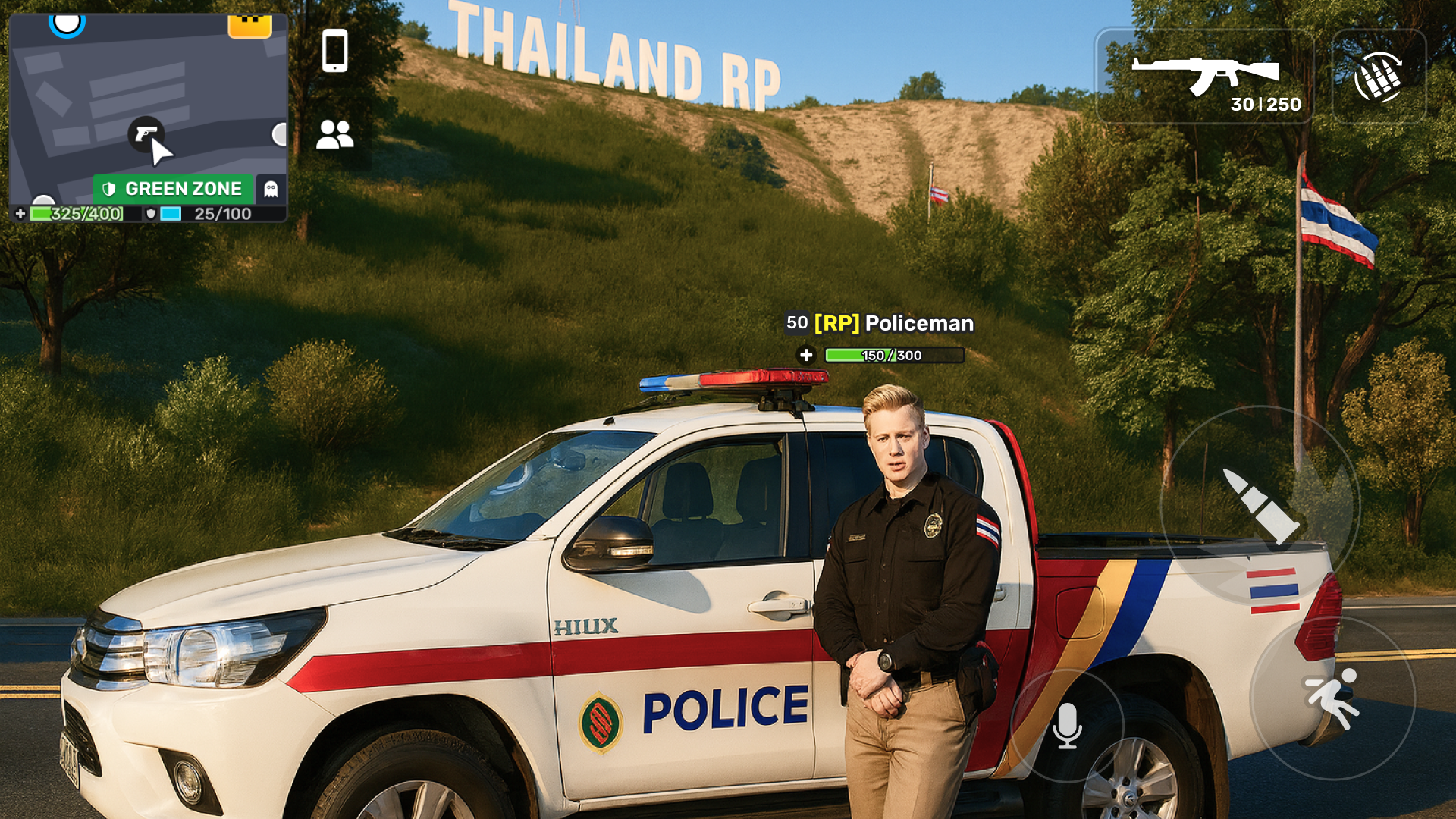Tap the sprint running figure button

[x=1332, y=698]
